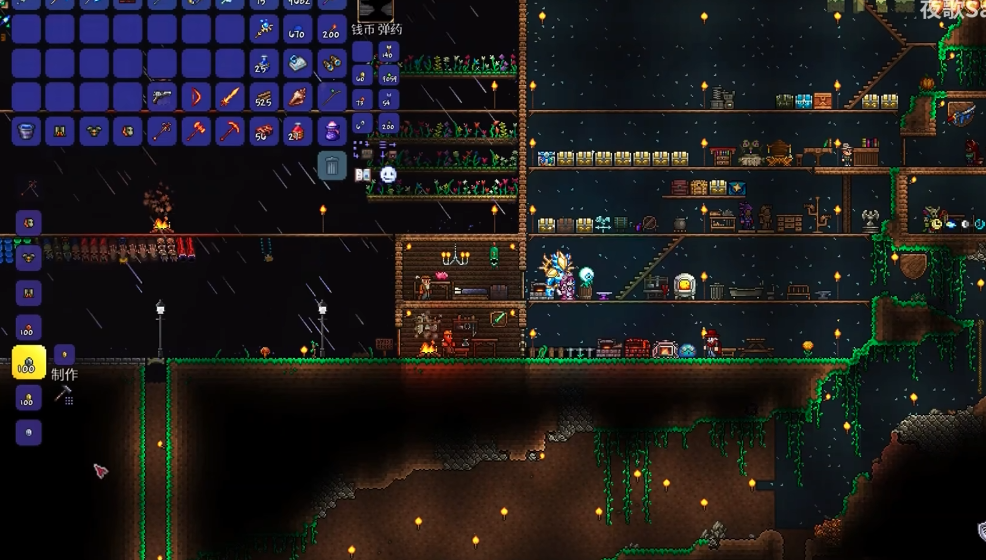Choose the handgun inventory slot

pos(162,97)
